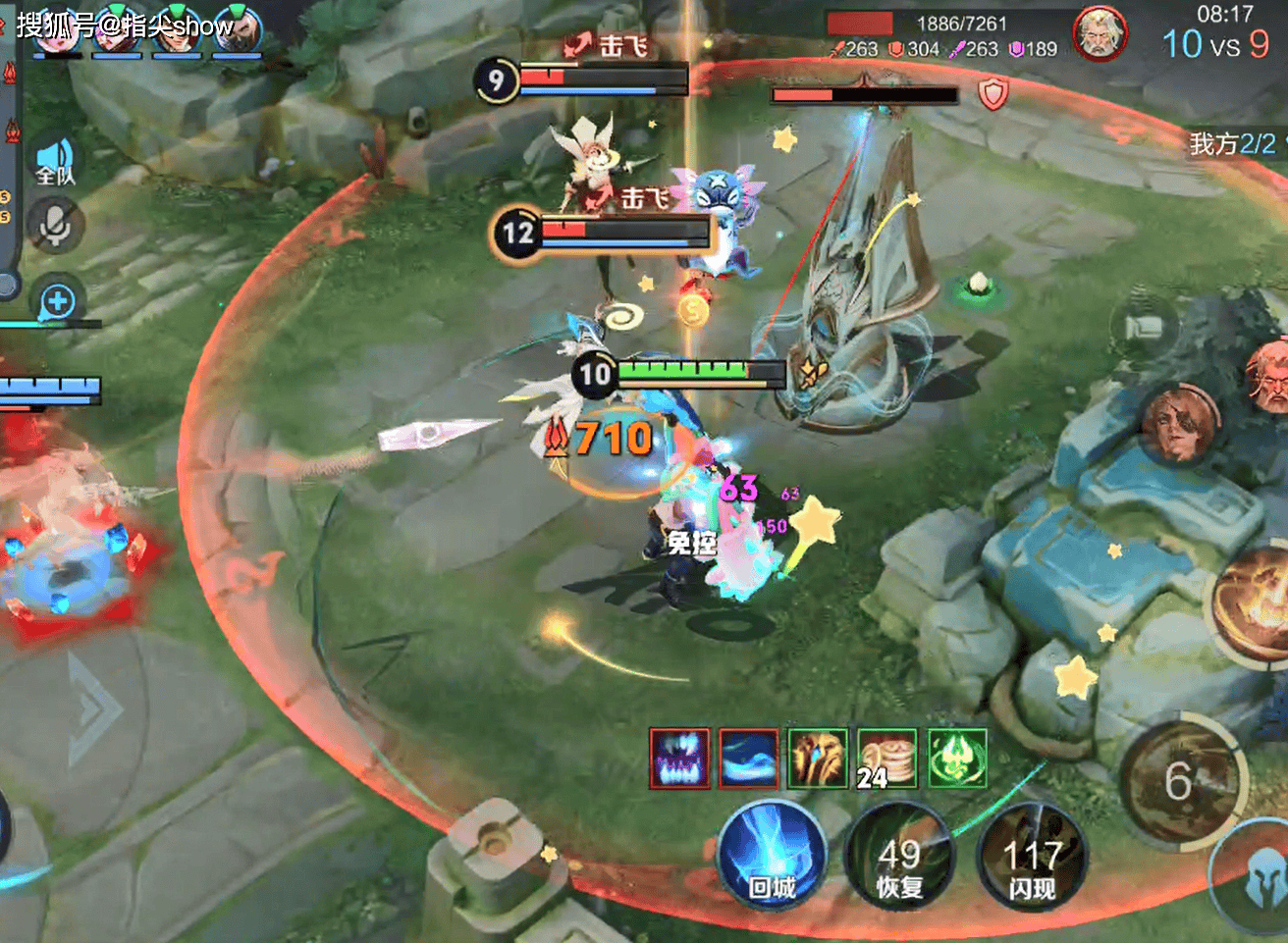Trigger the skill showing cooldown 6
The image size is (1288, 943).
[1181, 781]
